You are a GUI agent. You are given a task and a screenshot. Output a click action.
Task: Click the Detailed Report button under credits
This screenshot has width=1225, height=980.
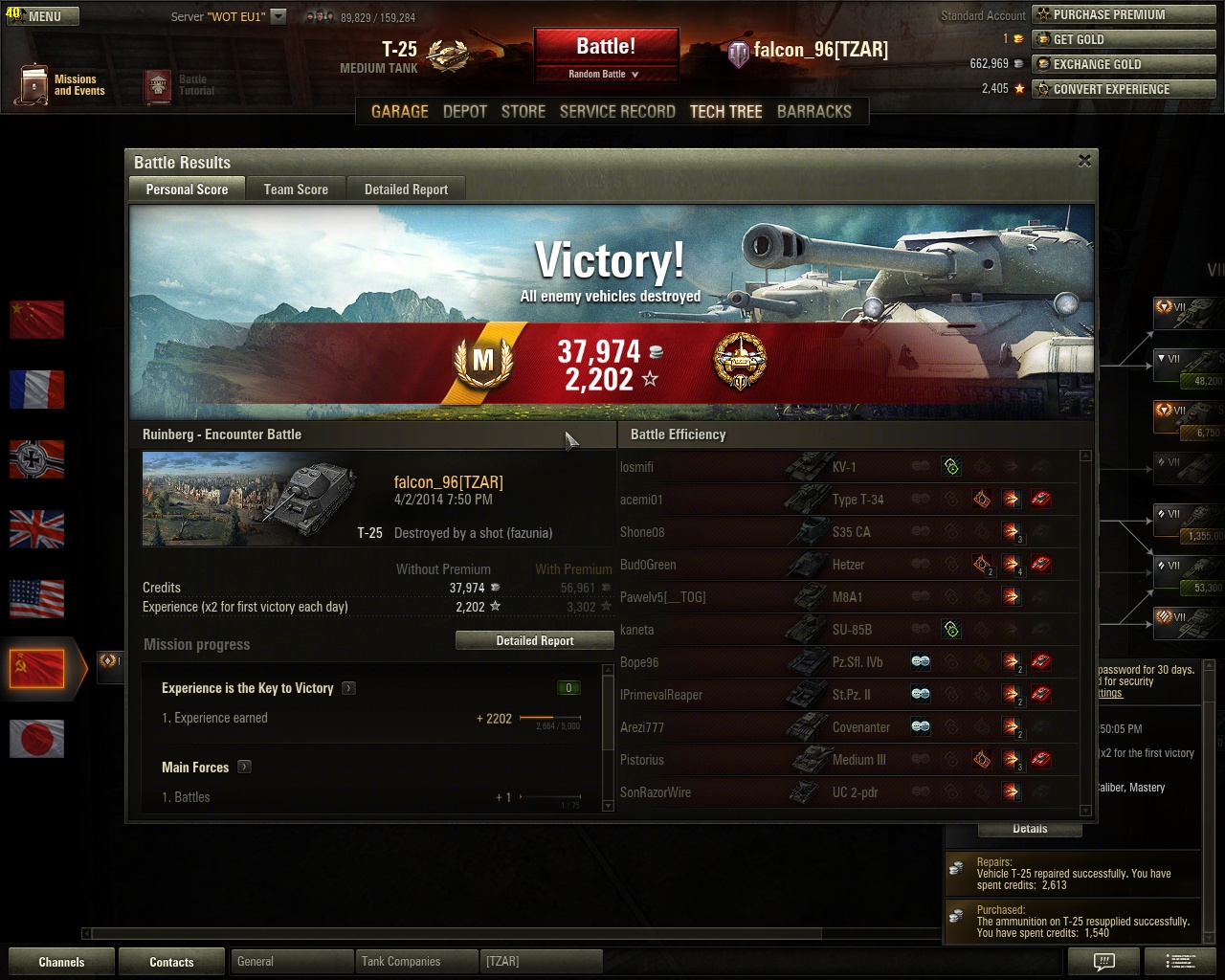tap(534, 641)
